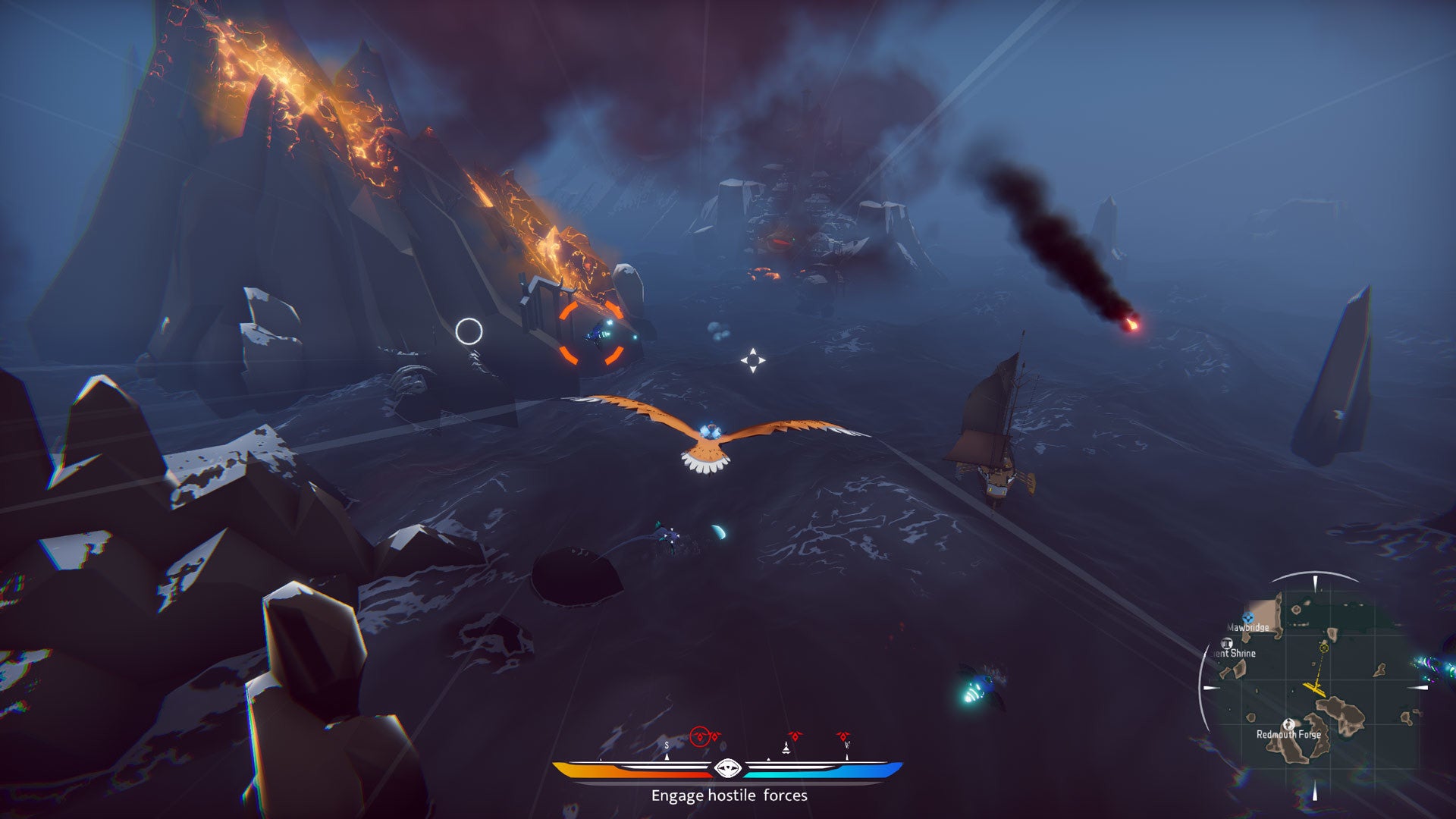Open the circular minimap
Screen dimensions: 1456x819
tap(1316, 687)
